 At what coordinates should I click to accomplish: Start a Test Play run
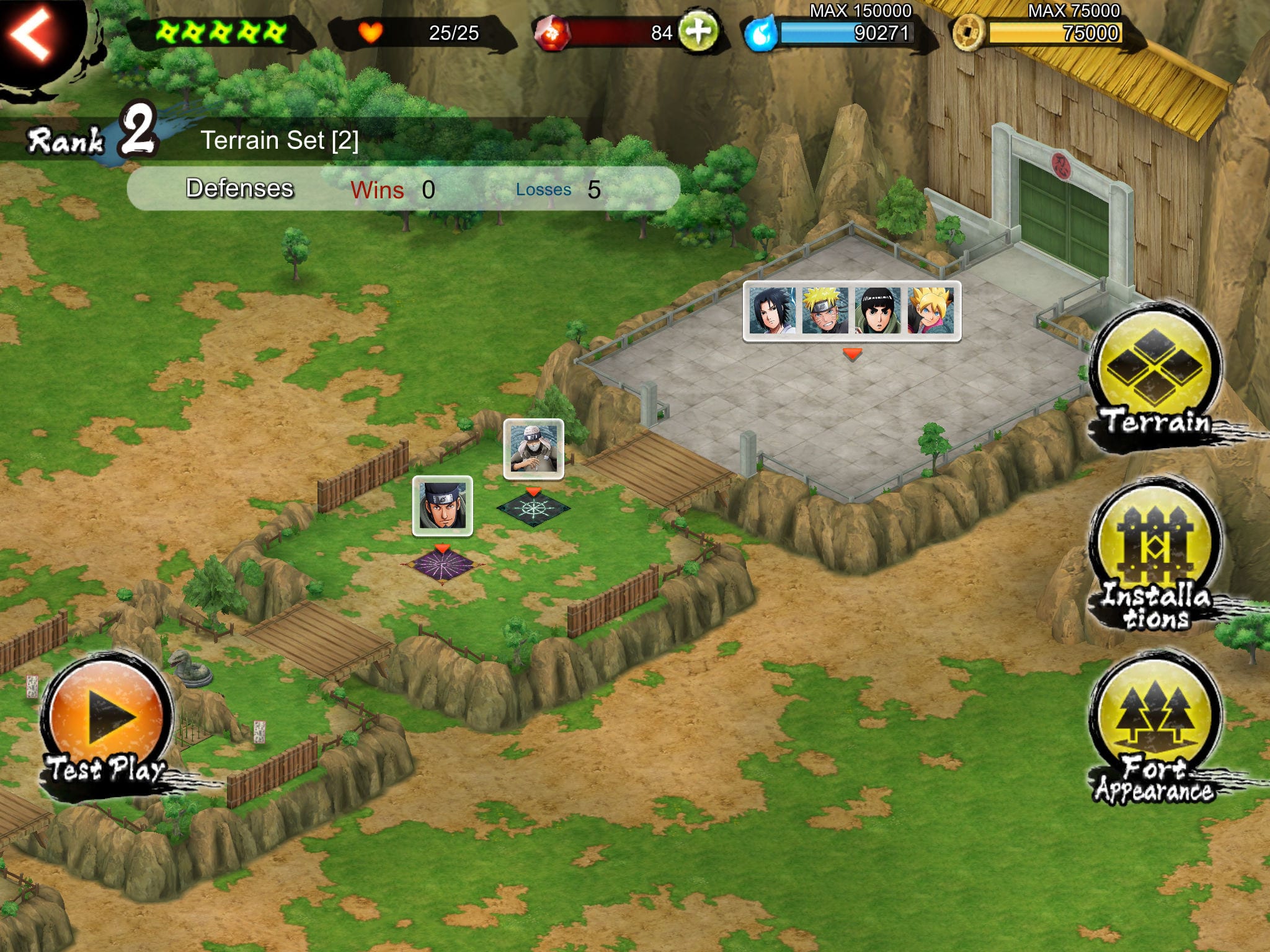[x=107, y=721]
